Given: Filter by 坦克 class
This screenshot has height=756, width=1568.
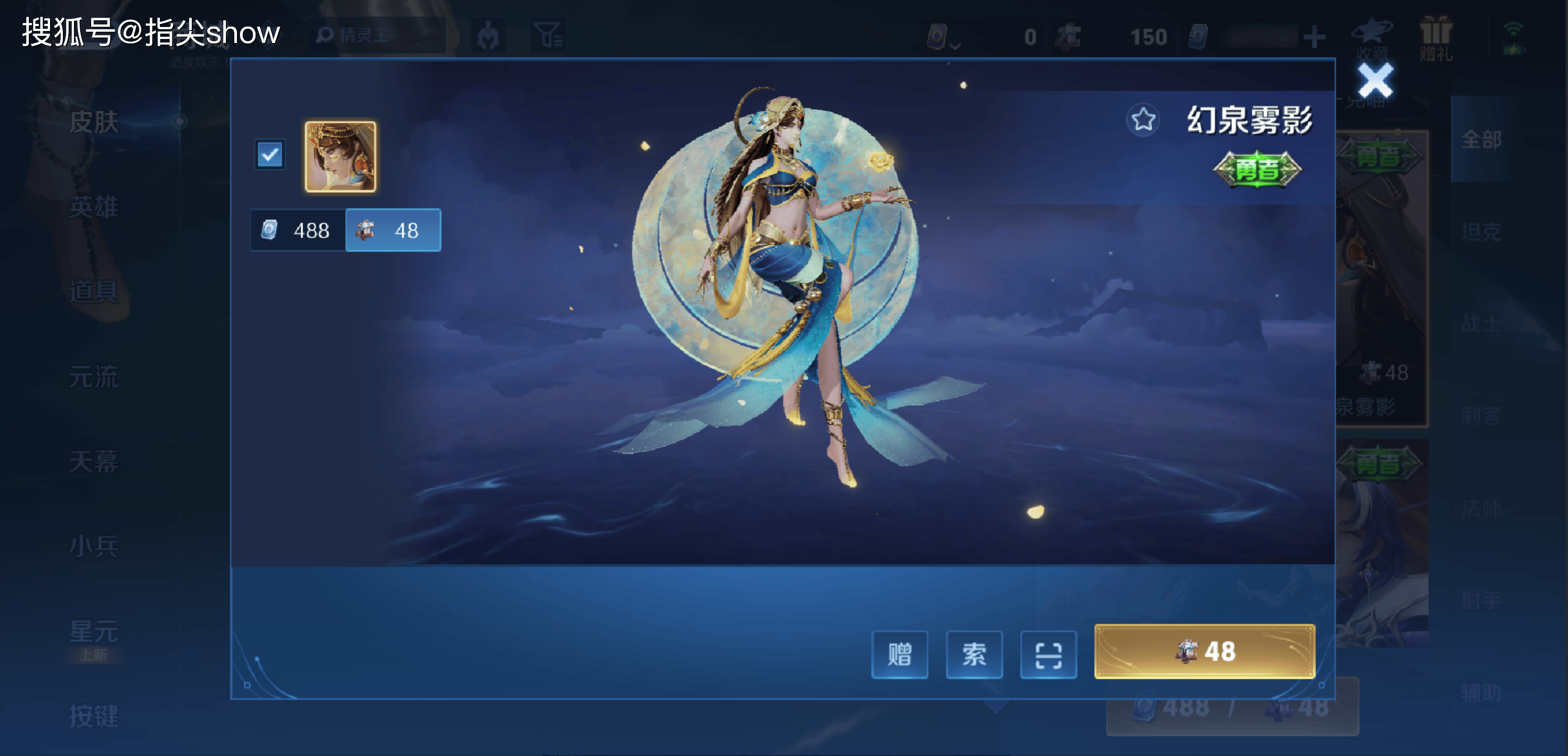Looking at the screenshot, I should click(x=1482, y=231).
